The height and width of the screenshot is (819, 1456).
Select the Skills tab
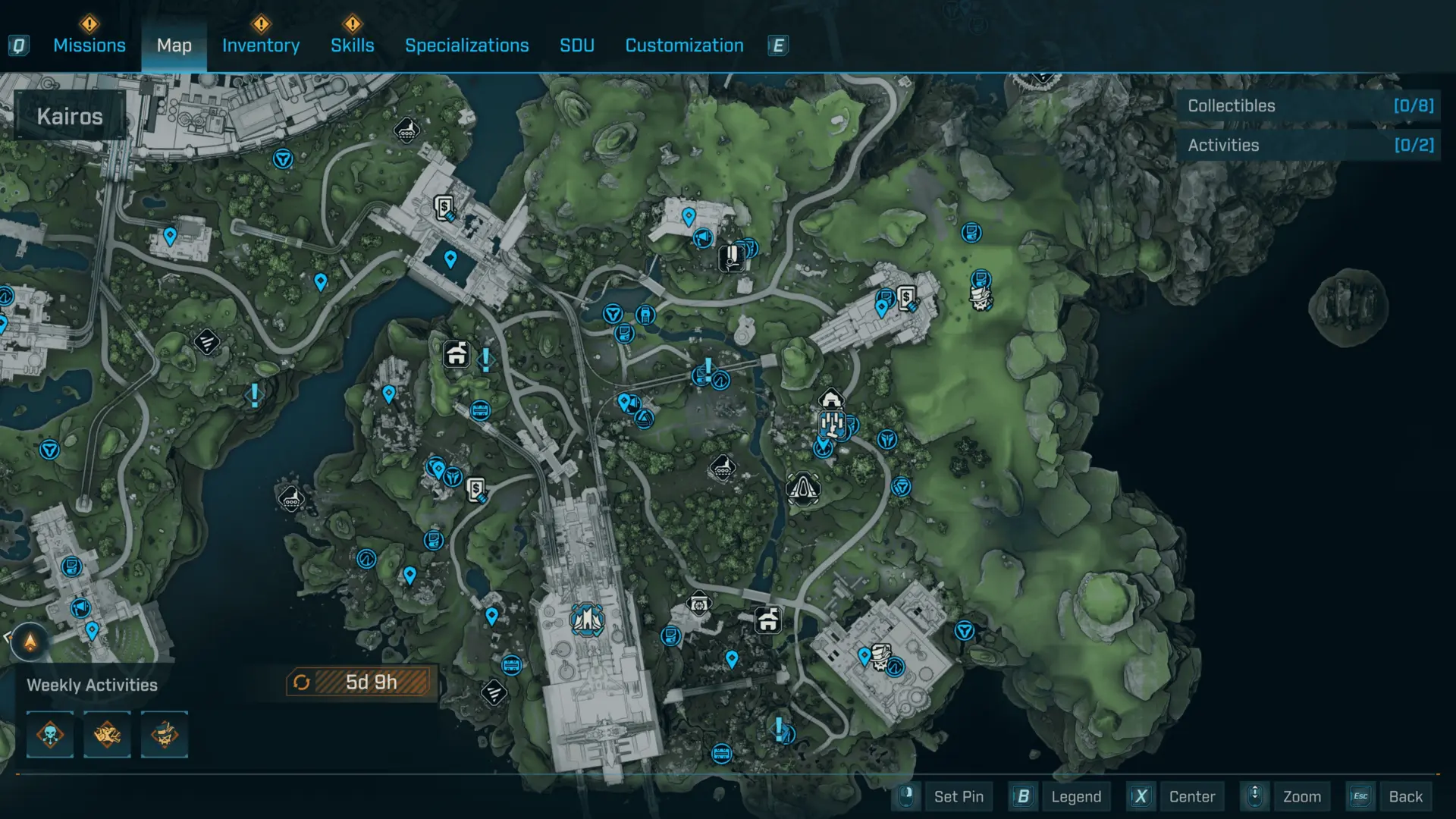tap(352, 45)
